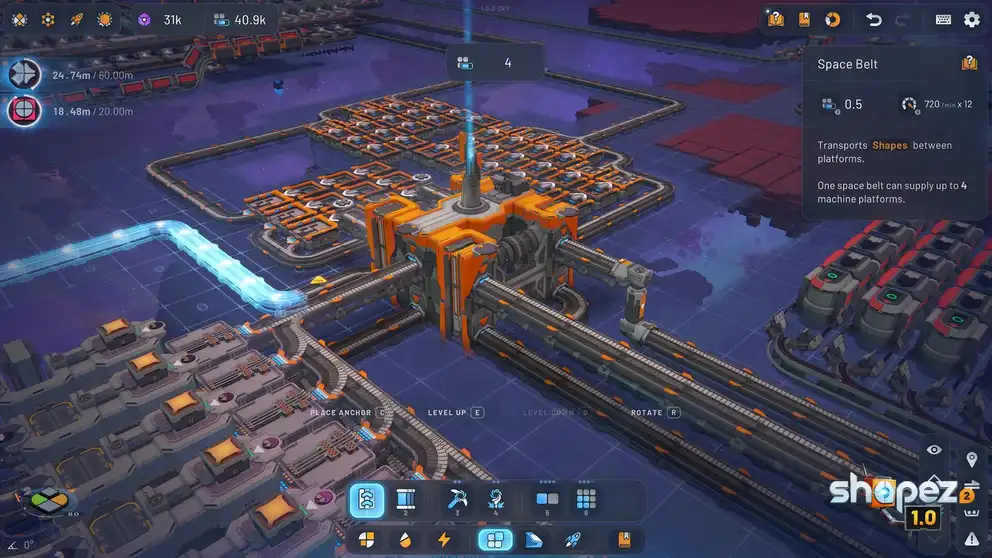This screenshot has width=992, height=558.
Task: Show the keyboard shortcuts panel
Action: coord(943,19)
